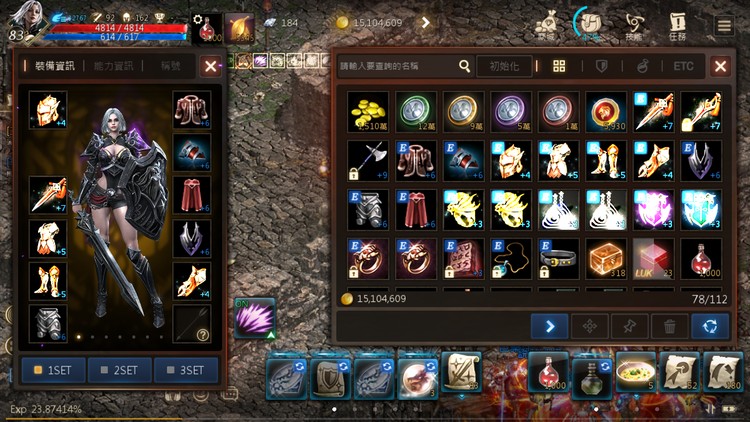The width and height of the screenshot is (750, 422).
Task: Select the gold coin pile item
Action: [368, 112]
